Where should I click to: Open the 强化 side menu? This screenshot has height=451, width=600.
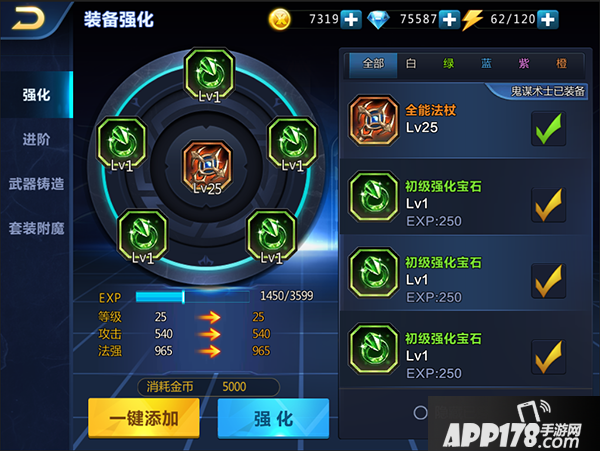(x=37, y=95)
